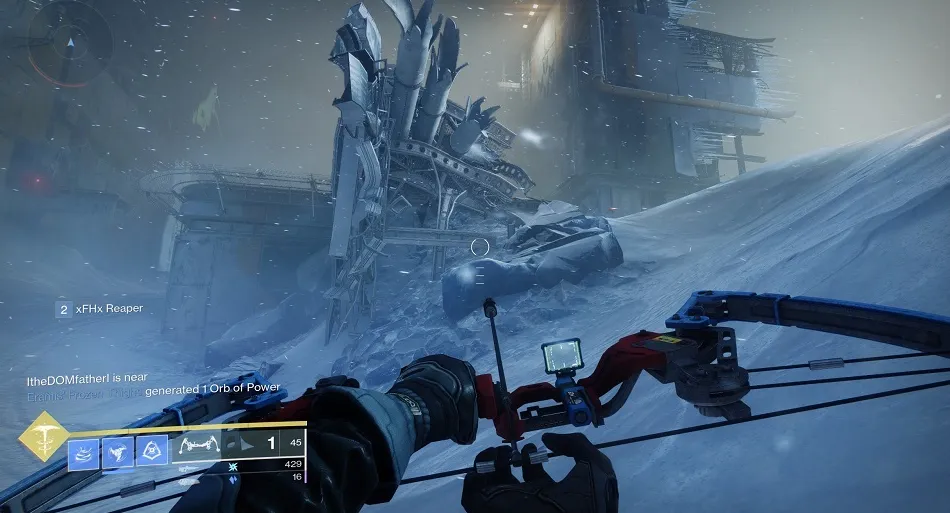Trigger the class ability icon with the dome symbol
Screen dimensions: 950x513
click(152, 451)
